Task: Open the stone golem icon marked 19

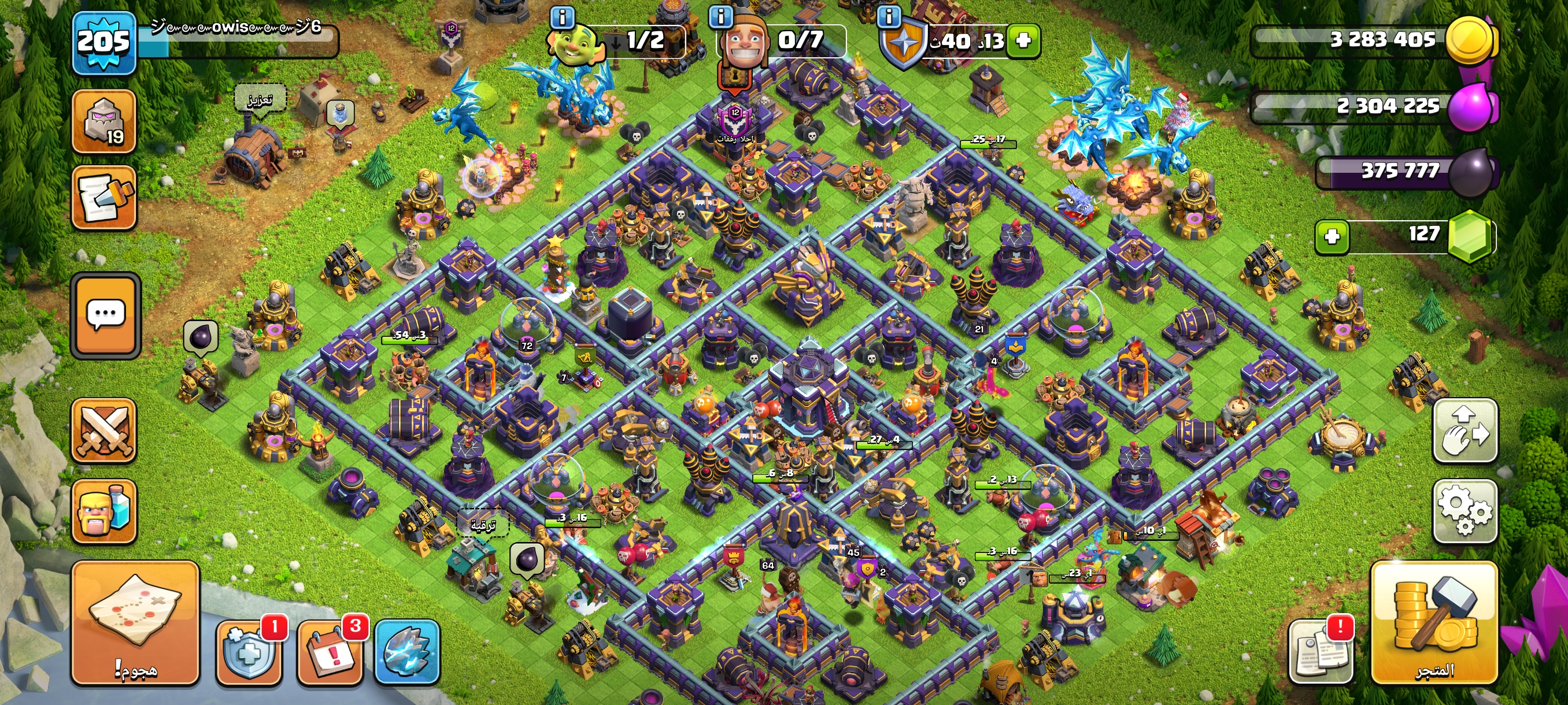Action: click(x=104, y=121)
